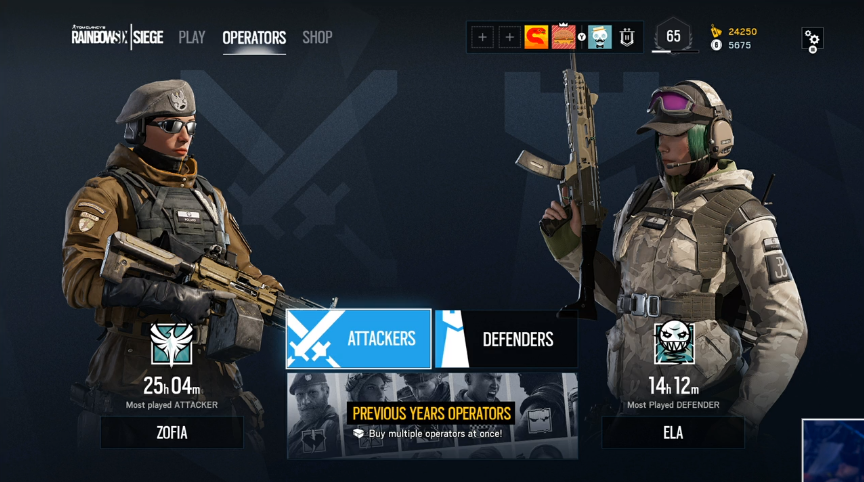The image size is (864, 482).
Task: Open the shield emblem icon beside the avatars
Action: [x=628, y=37]
